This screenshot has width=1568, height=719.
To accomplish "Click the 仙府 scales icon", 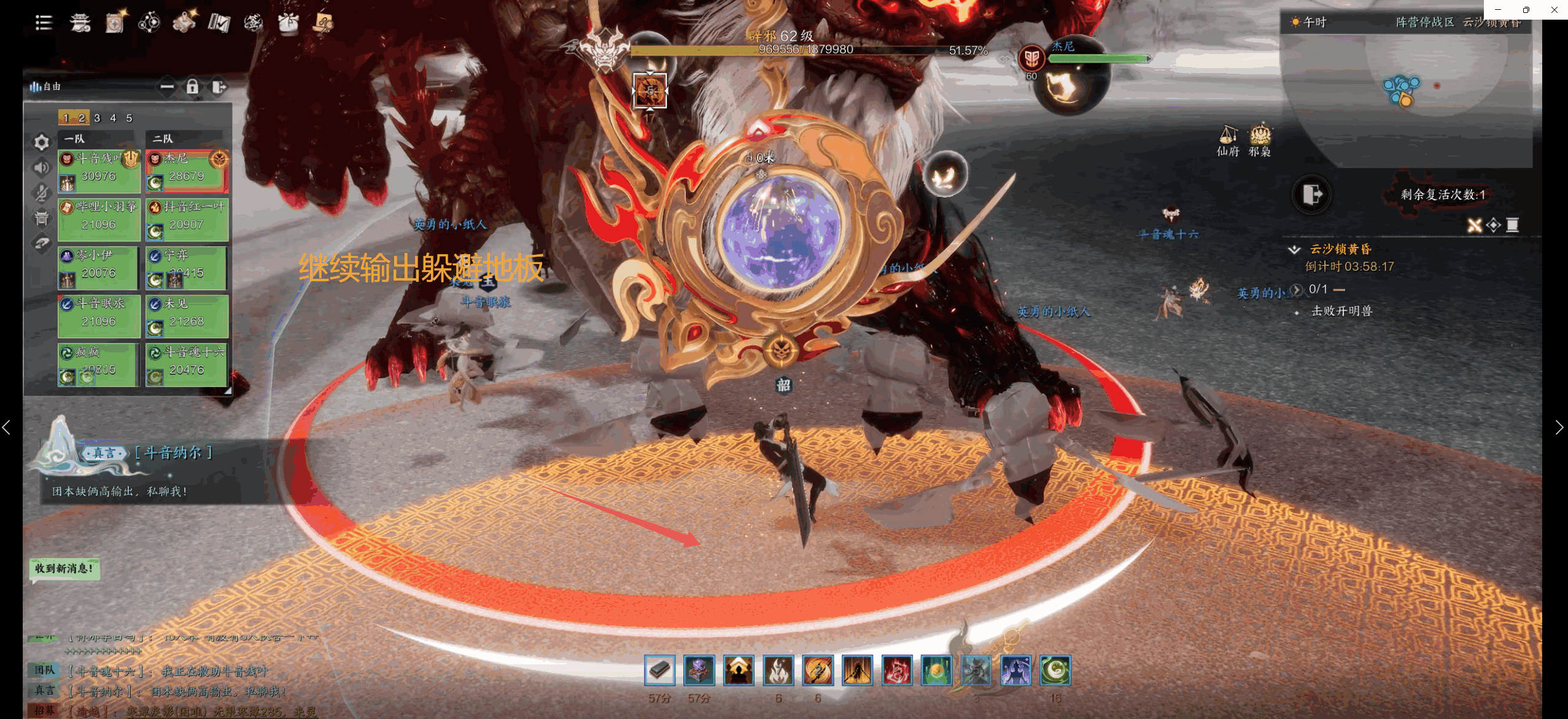I will [1228, 140].
